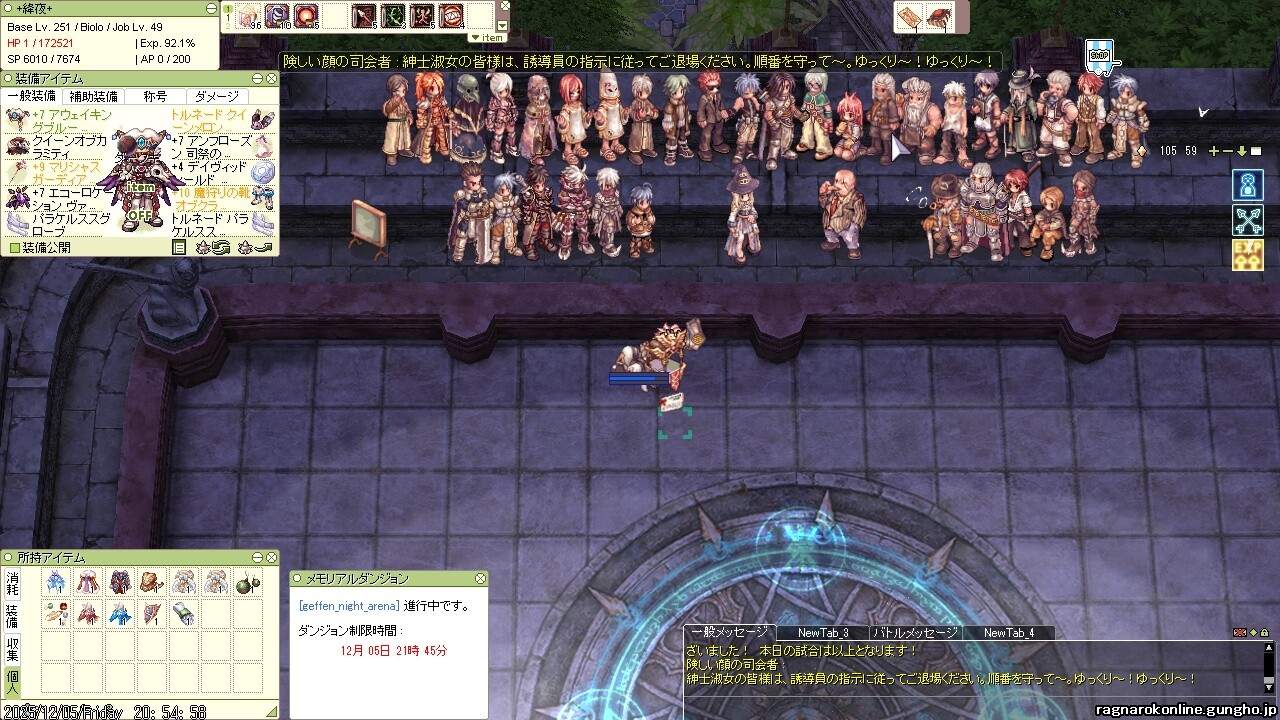Switch to the 補助装備 equipment tab
Screen dimensions: 1280x720
tap(92, 97)
